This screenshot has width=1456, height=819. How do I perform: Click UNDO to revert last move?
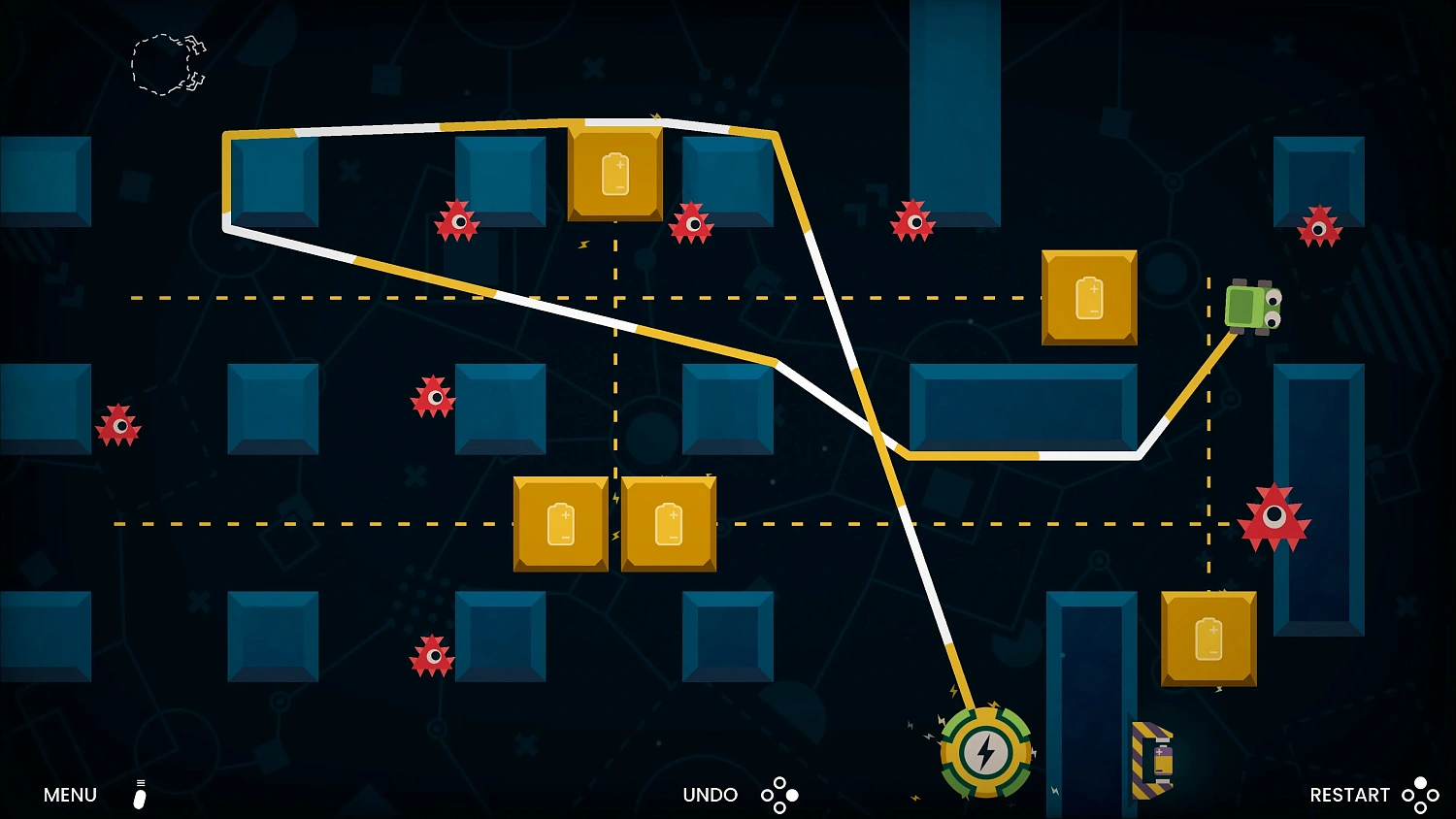tap(710, 795)
